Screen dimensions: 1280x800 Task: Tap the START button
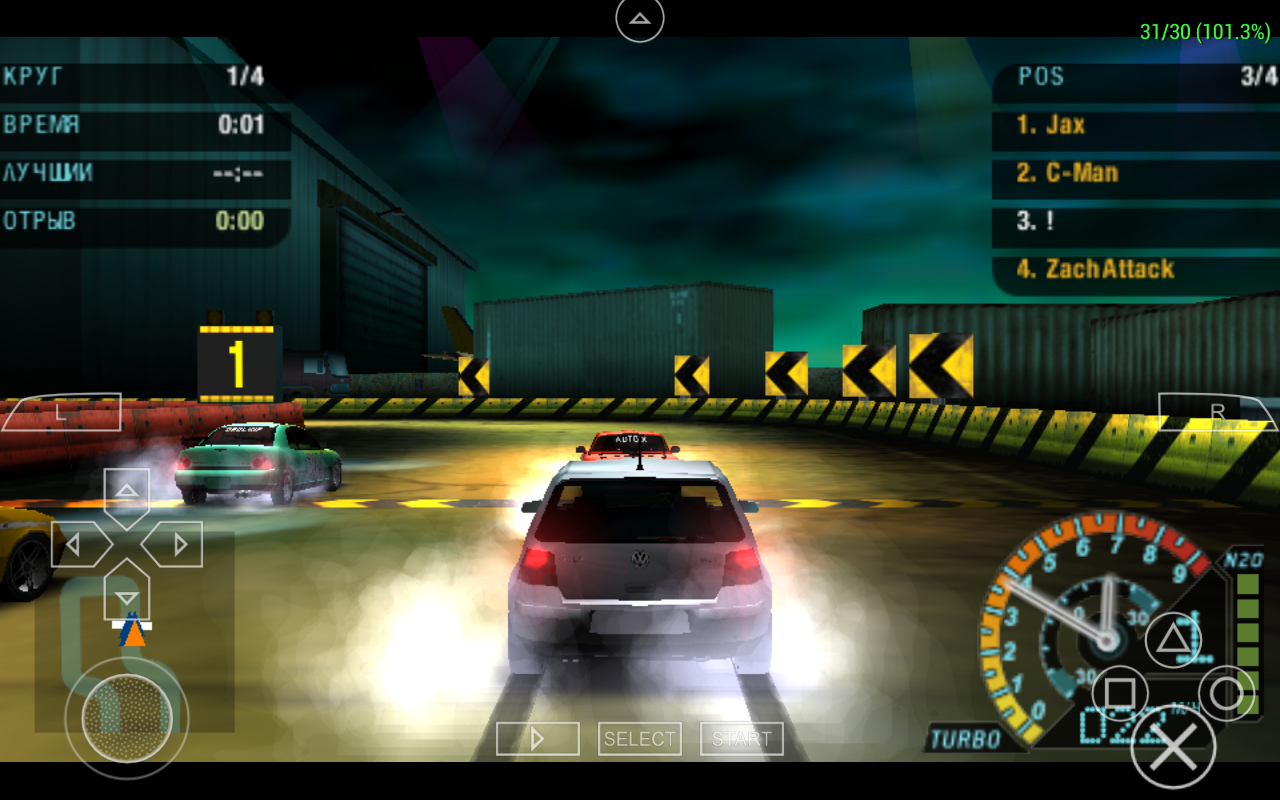[x=742, y=739]
